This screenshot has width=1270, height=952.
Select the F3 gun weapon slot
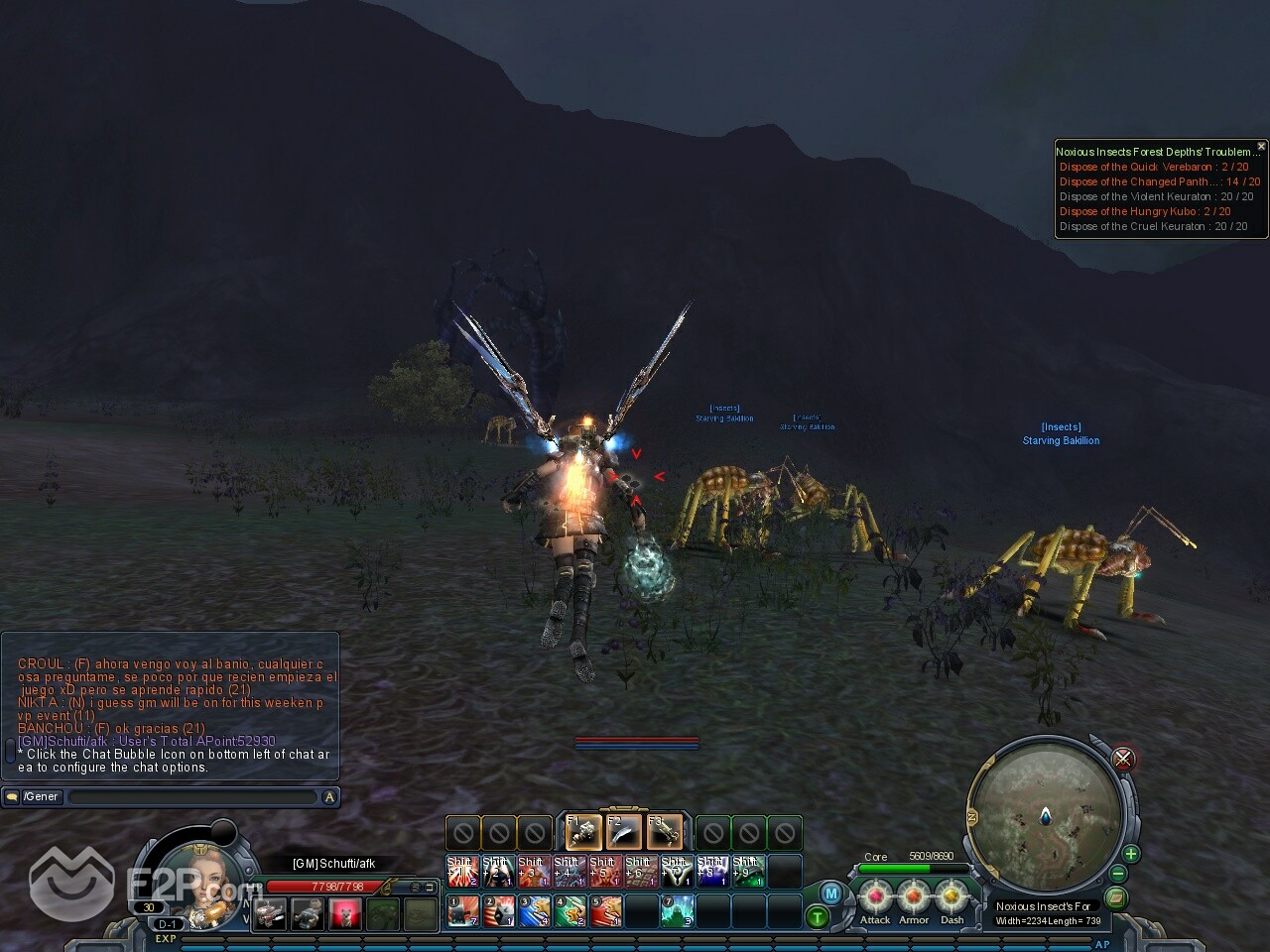tap(664, 831)
